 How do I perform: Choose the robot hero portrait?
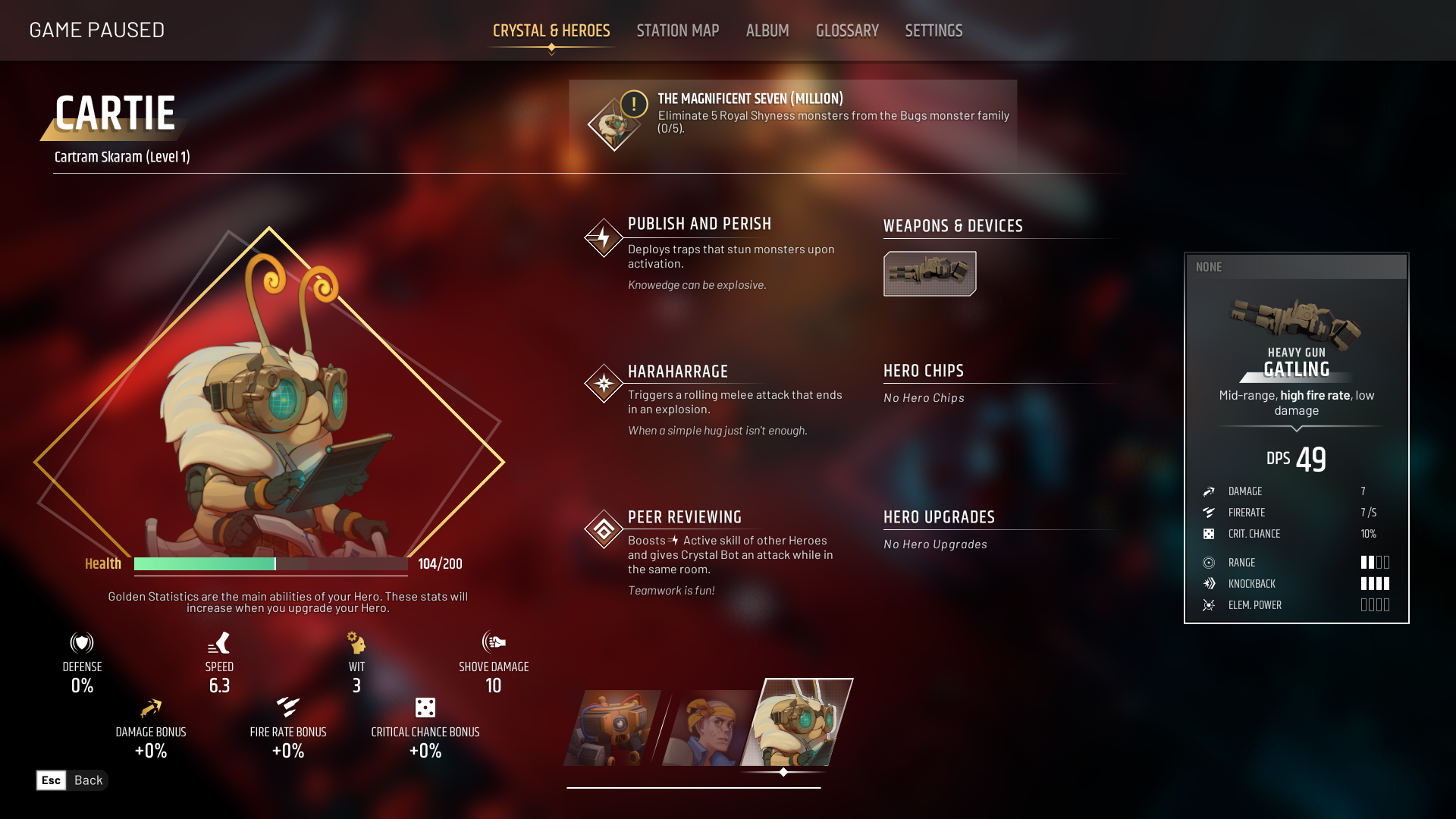tap(613, 728)
